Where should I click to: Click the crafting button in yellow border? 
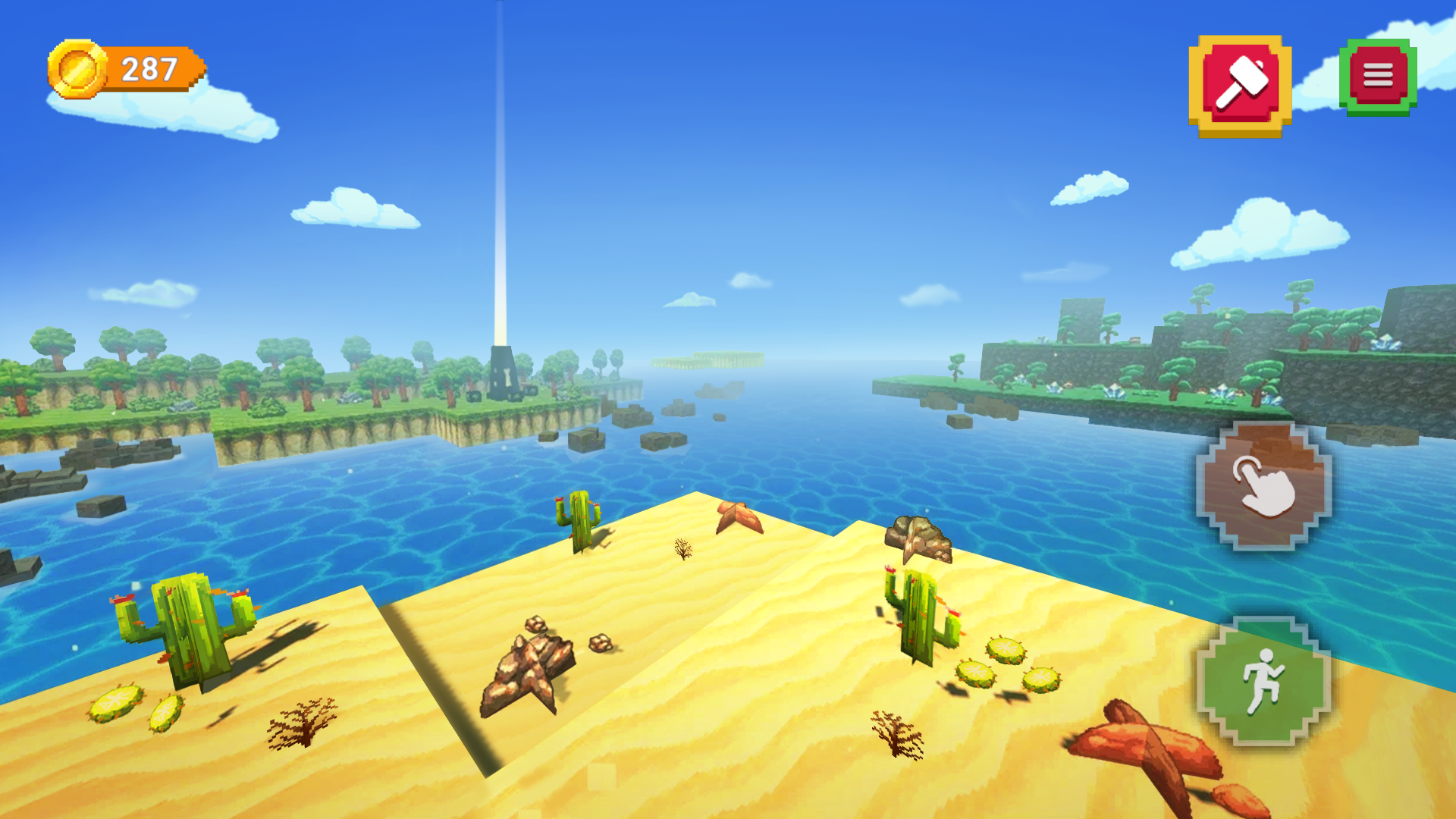[1239, 79]
